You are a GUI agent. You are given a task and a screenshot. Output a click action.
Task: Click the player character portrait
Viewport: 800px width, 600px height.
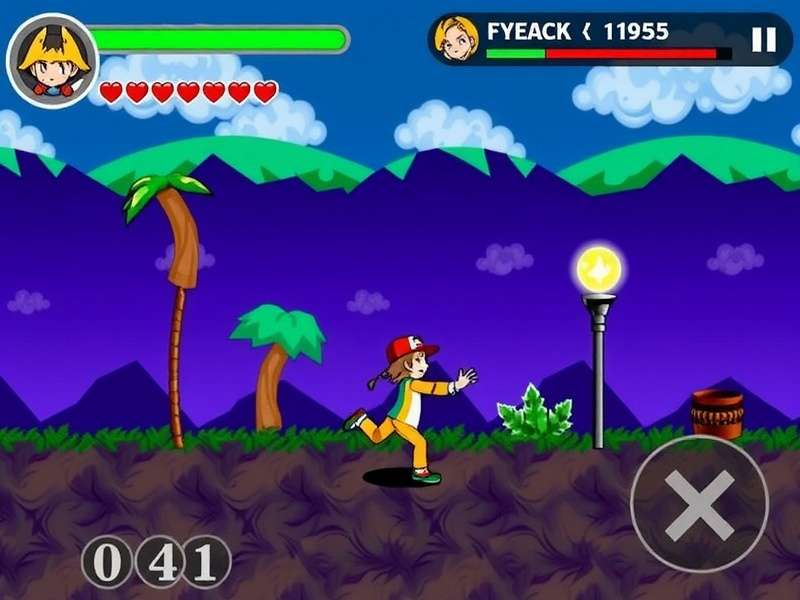click(x=52, y=59)
